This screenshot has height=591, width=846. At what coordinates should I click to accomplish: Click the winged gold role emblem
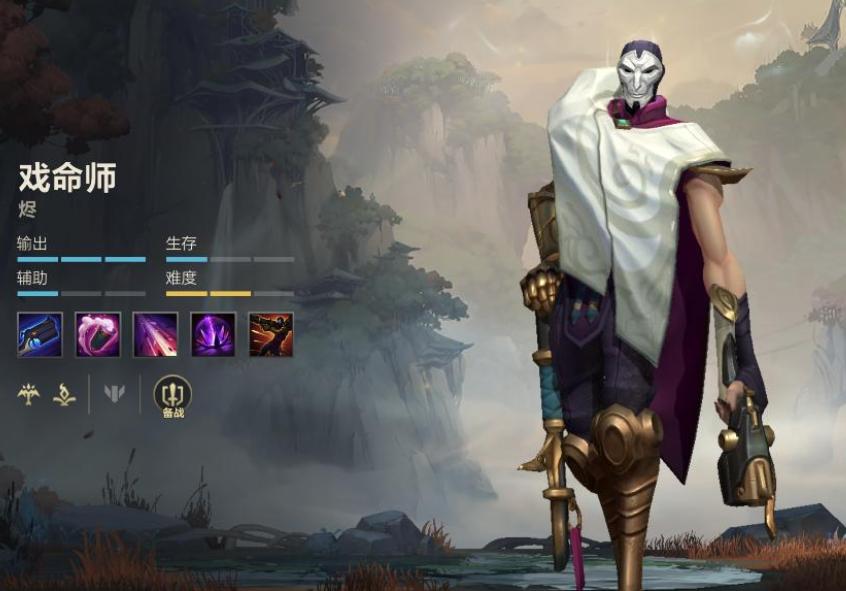coord(28,394)
